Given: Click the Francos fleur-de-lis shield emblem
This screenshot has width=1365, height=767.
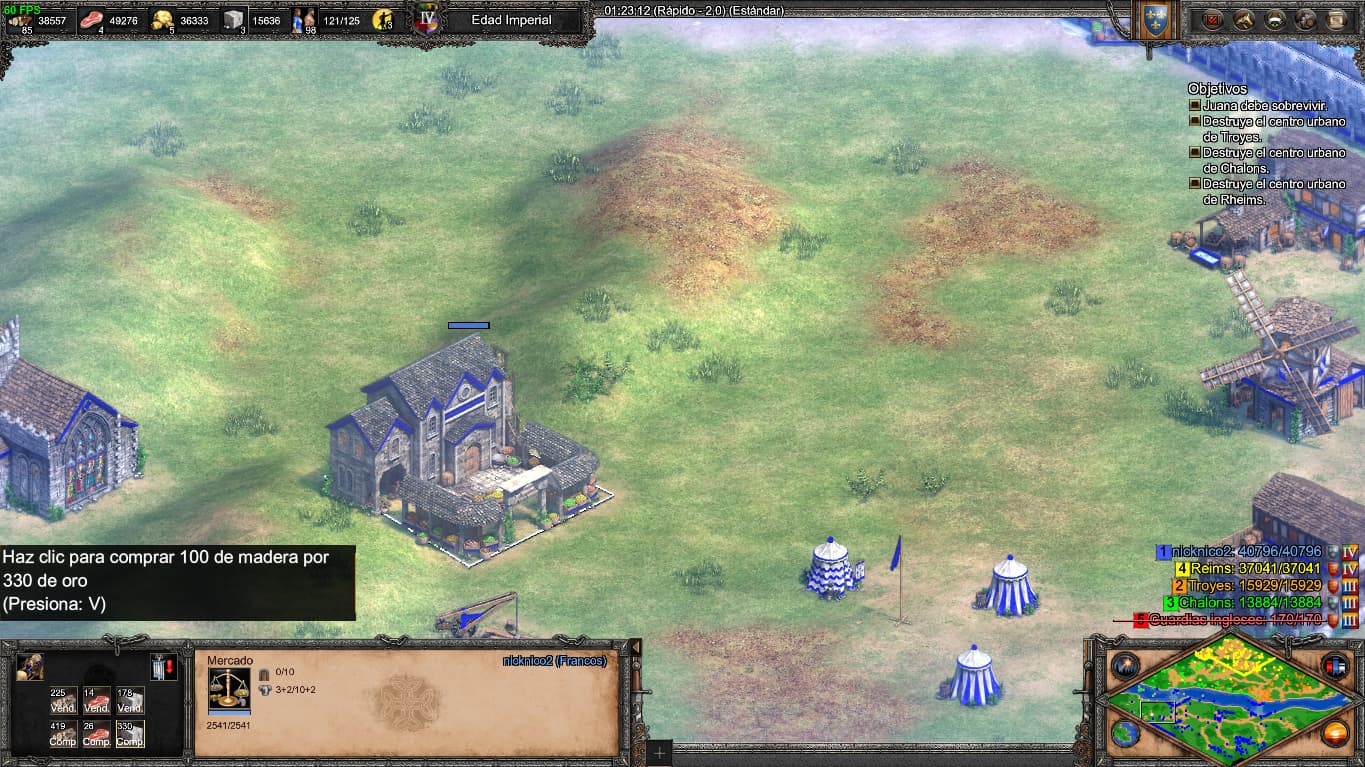Looking at the screenshot, I should pos(1156,21).
